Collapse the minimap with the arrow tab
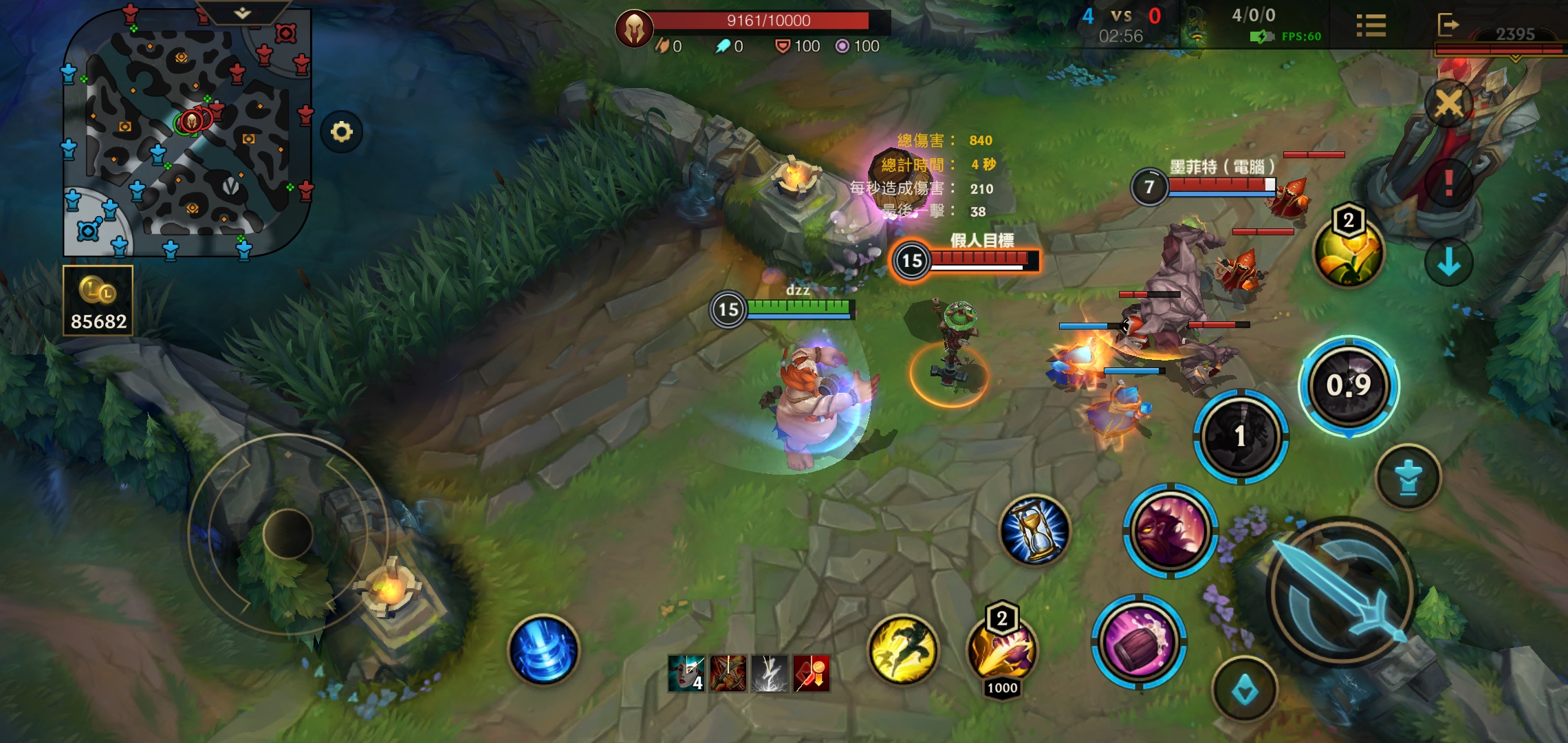This screenshot has width=1568, height=743. (x=242, y=12)
